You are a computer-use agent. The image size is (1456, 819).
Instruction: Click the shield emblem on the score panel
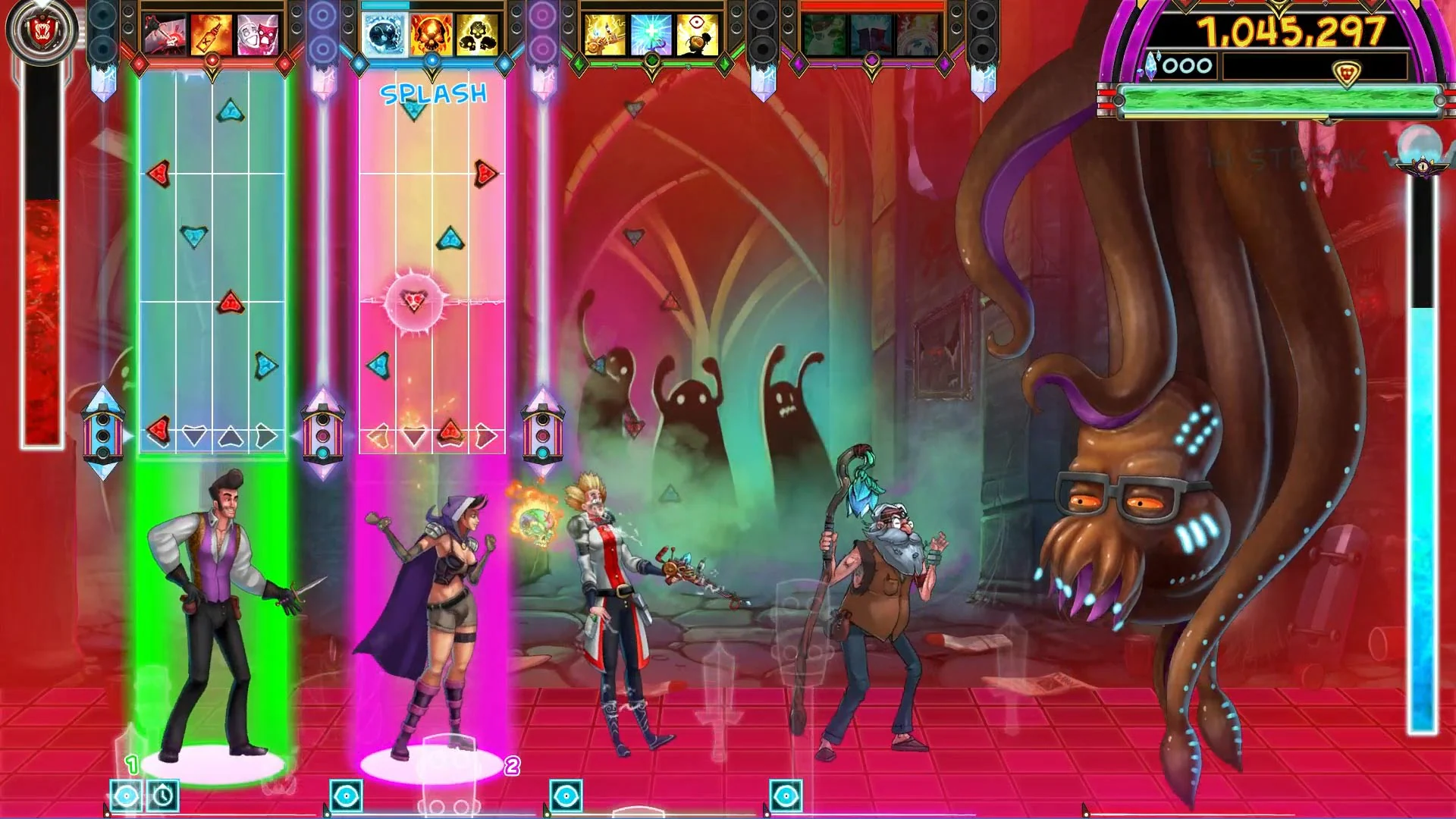click(1346, 72)
